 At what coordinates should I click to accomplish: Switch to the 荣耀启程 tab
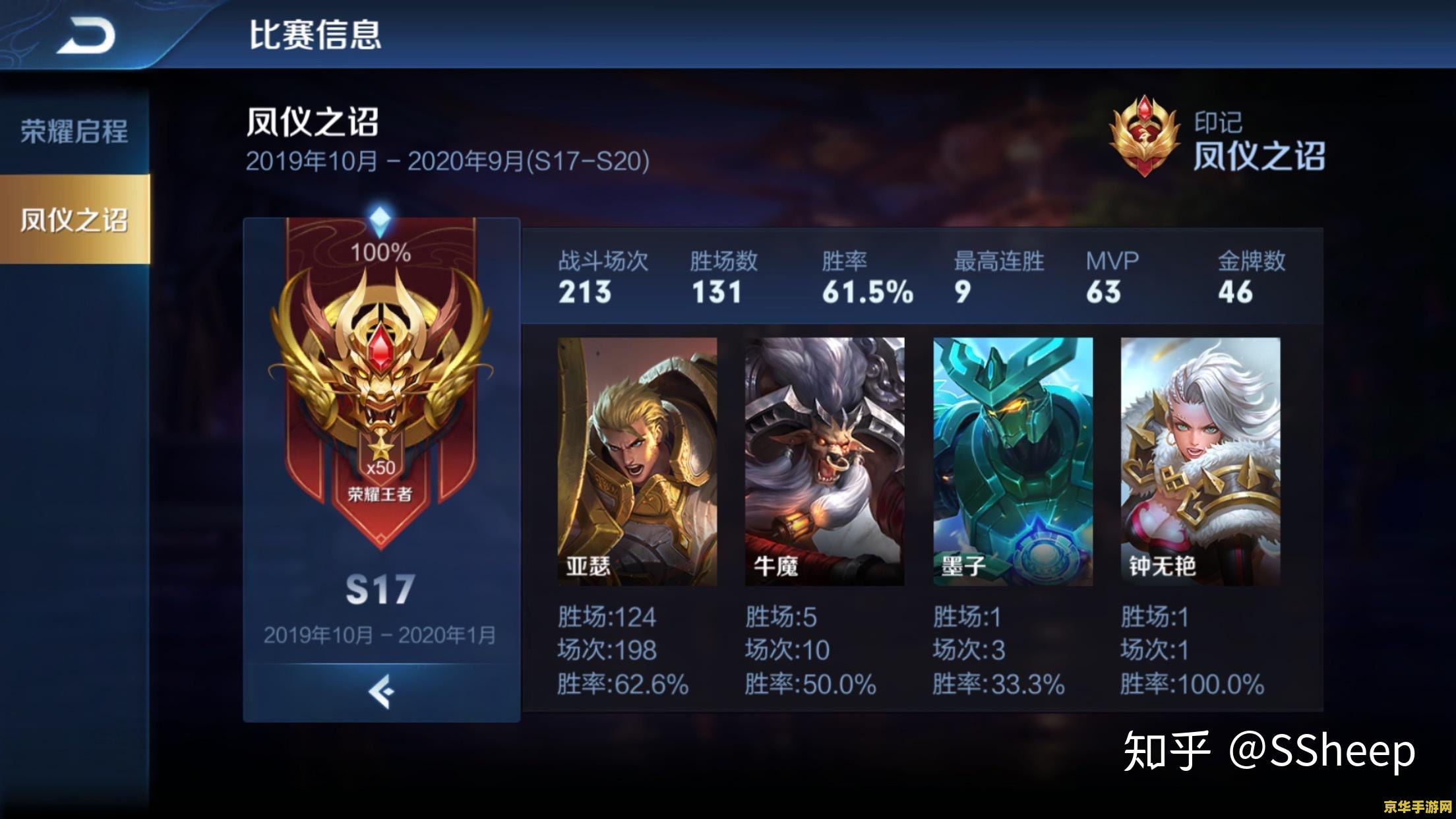(74, 132)
